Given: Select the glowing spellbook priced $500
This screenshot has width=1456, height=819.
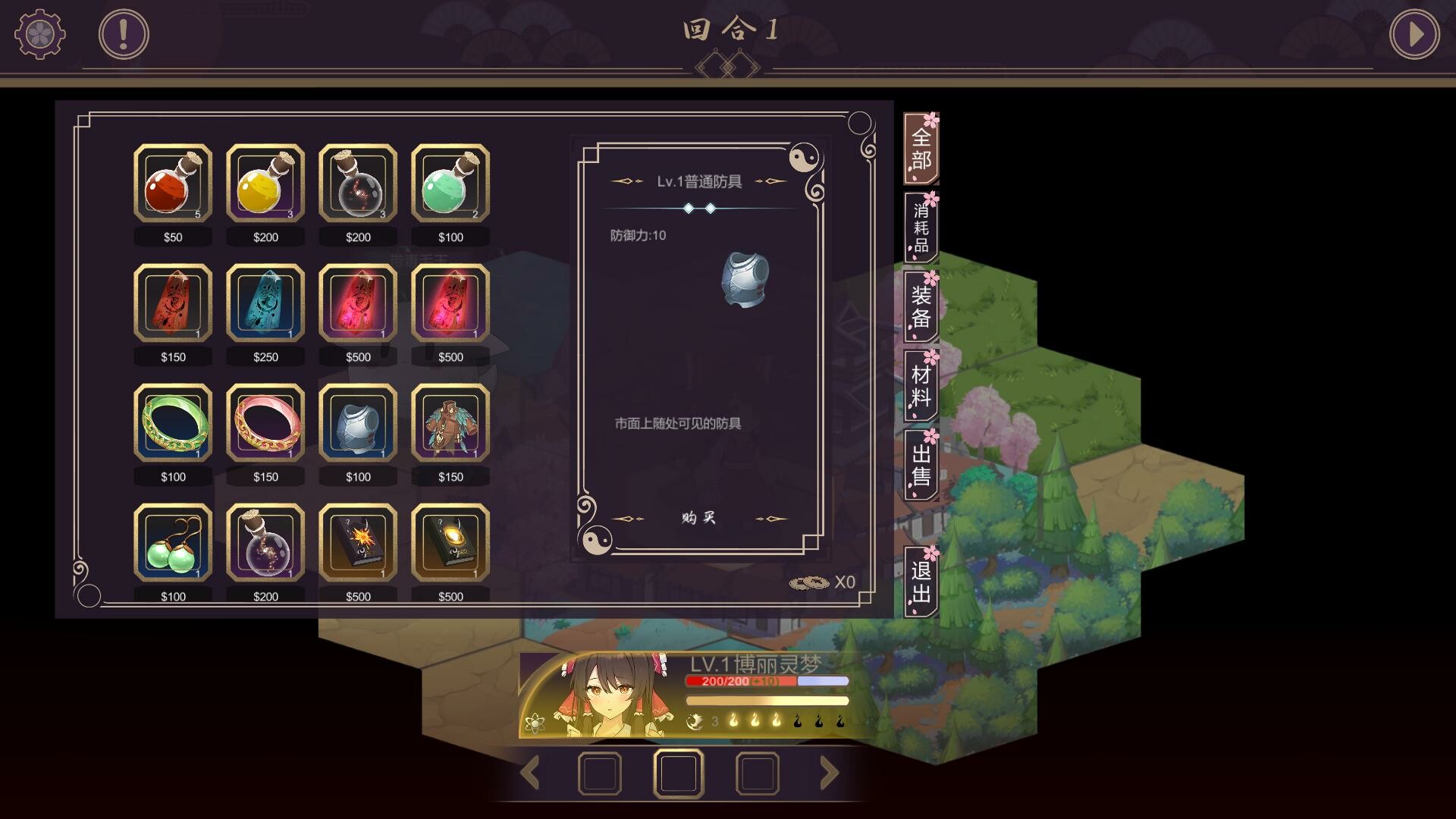Looking at the screenshot, I should tap(450, 543).
